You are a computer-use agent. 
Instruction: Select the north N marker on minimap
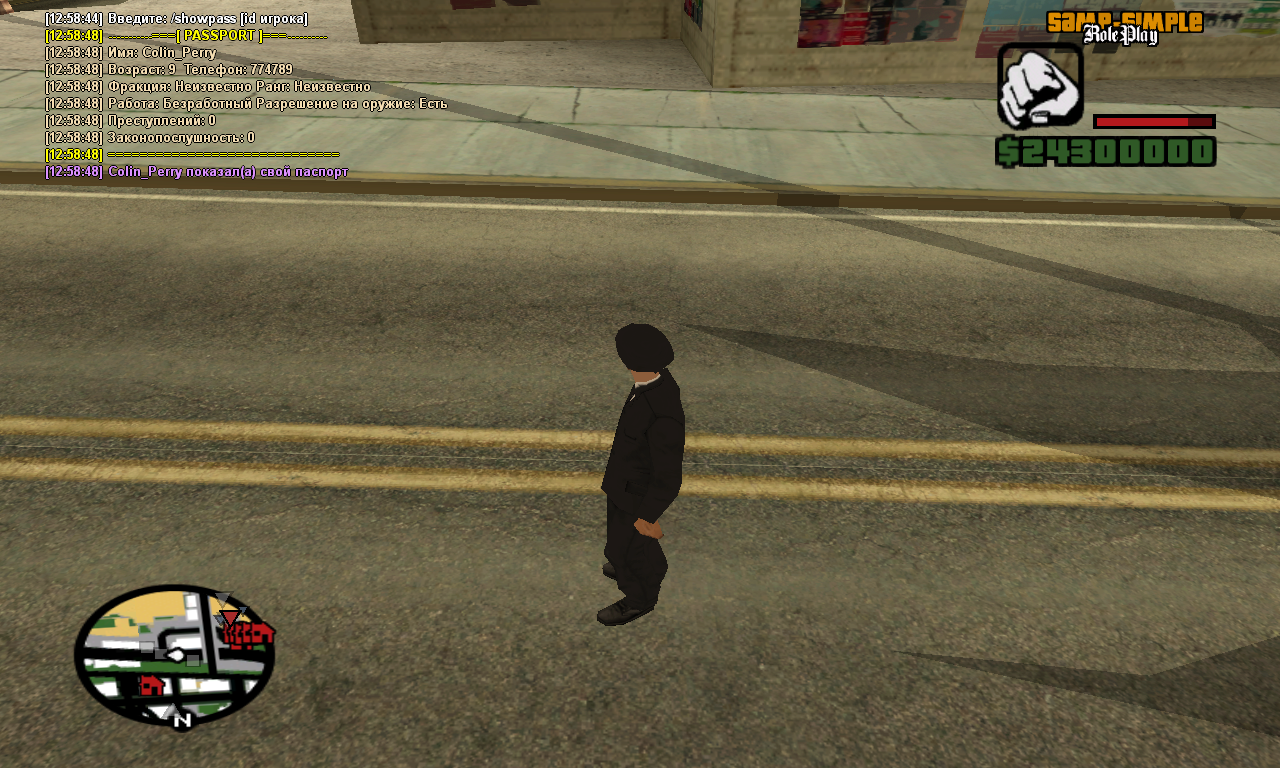tap(181, 719)
